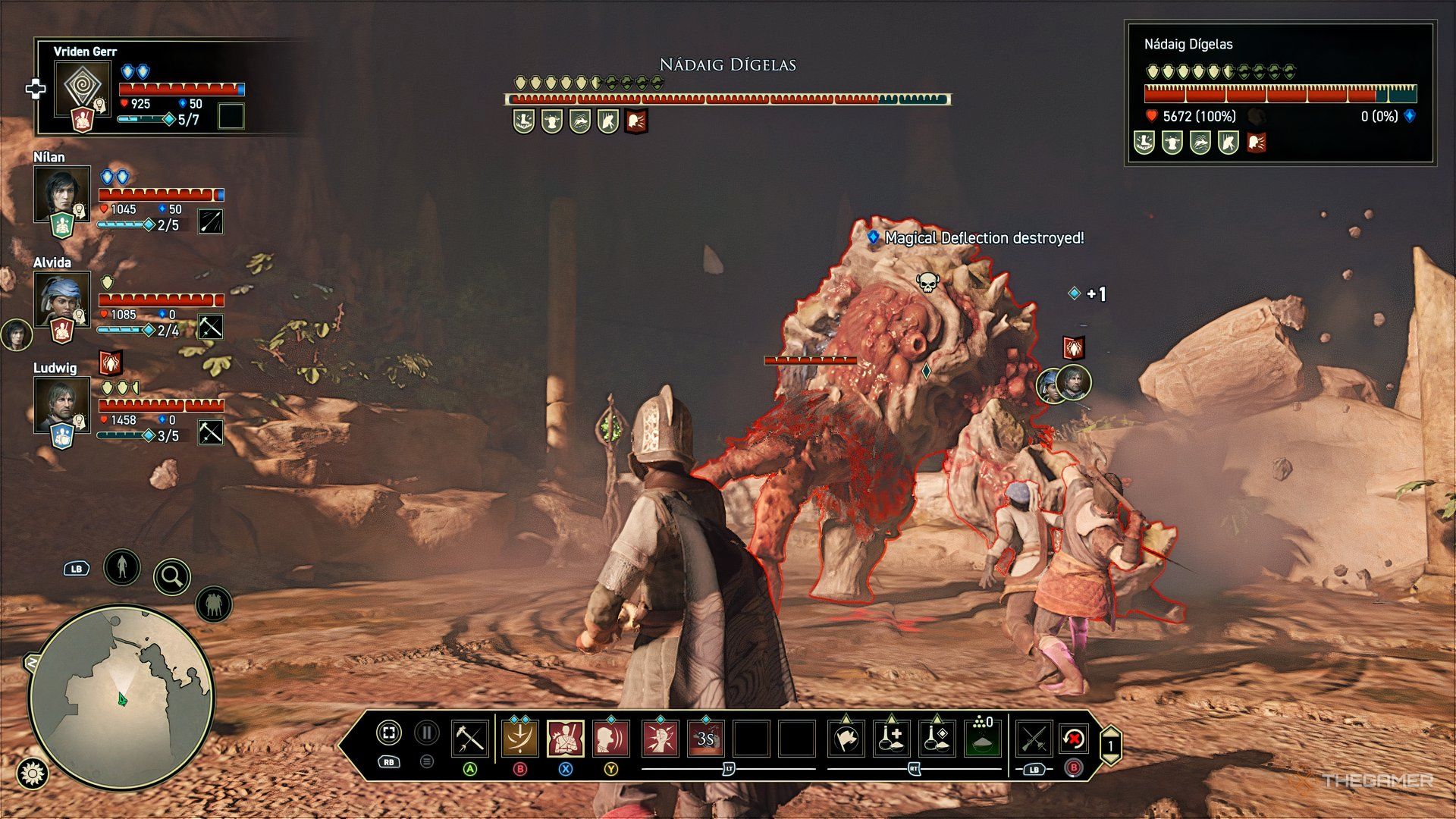Viewport: 1456px width, 819px height.
Task: Click the square target frame button
Action: [x=388, y=733]
